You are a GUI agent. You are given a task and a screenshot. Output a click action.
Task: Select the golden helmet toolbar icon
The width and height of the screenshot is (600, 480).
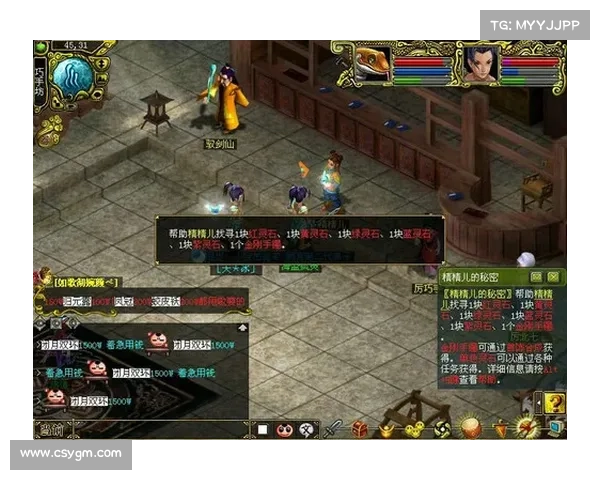387,429
